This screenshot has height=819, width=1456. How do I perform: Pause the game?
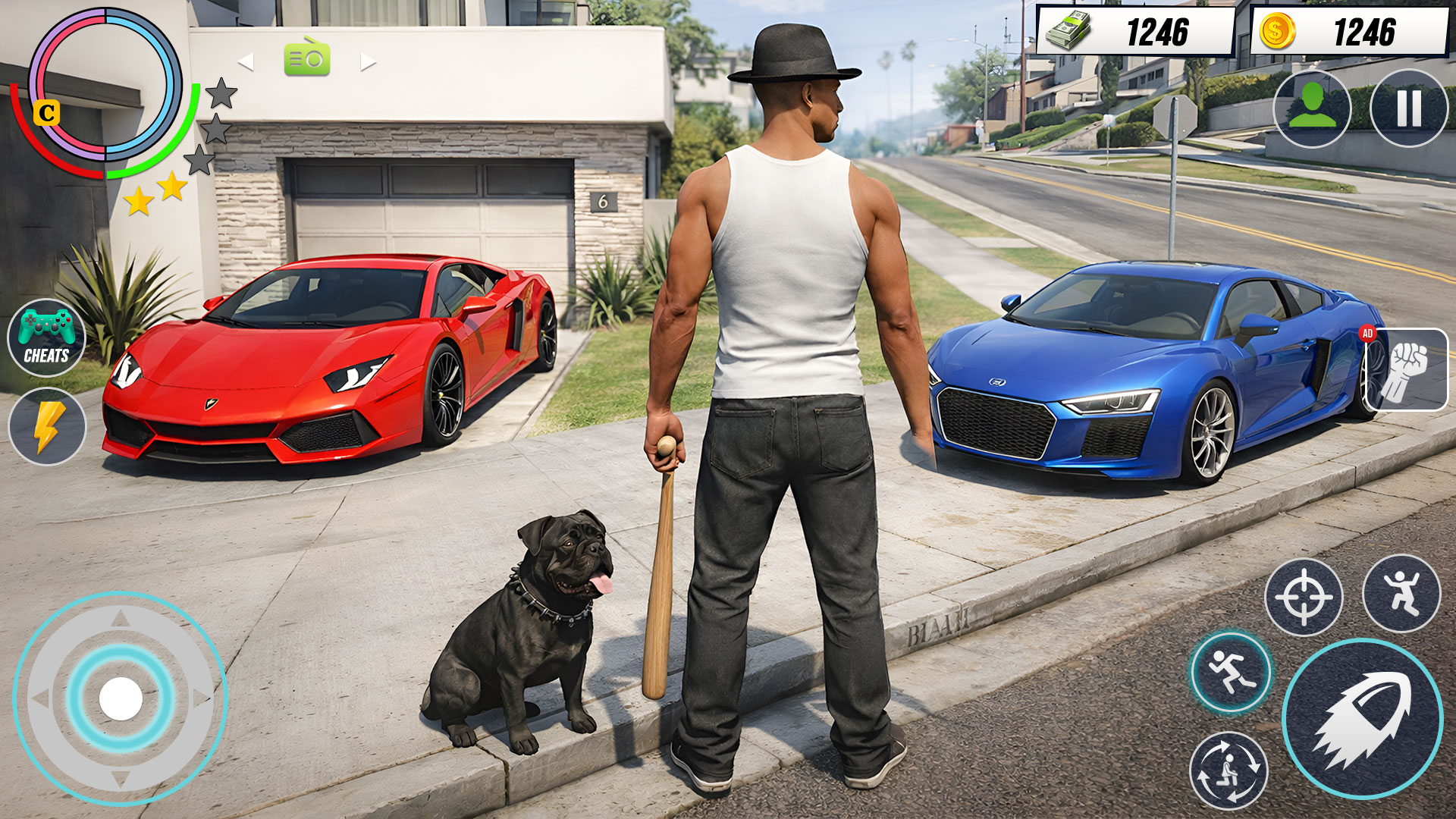[x=1409, y=108]
